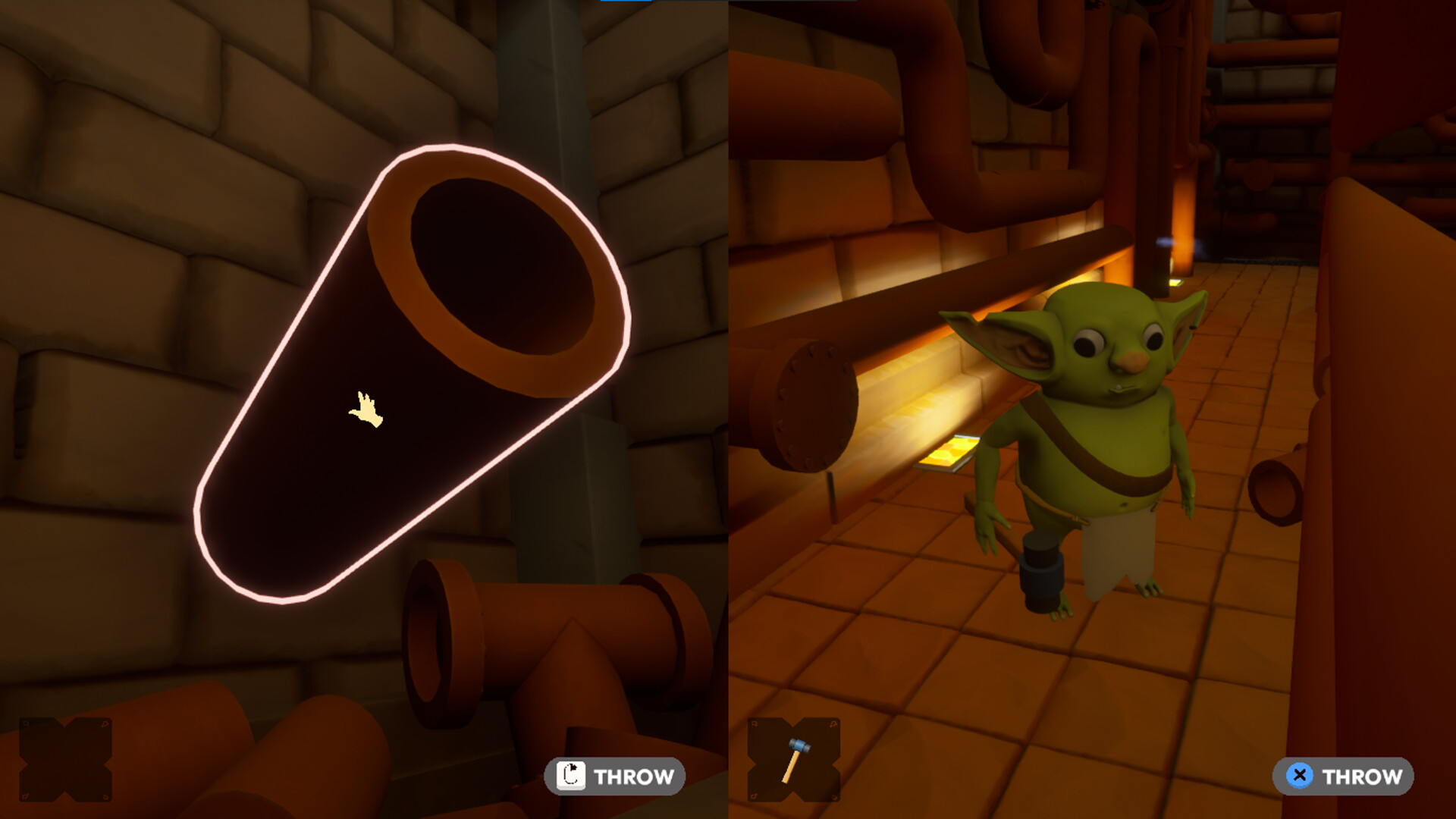Select the hammer in the right inventory slot
The image size is (1456, 819).
tap(798, 760)
